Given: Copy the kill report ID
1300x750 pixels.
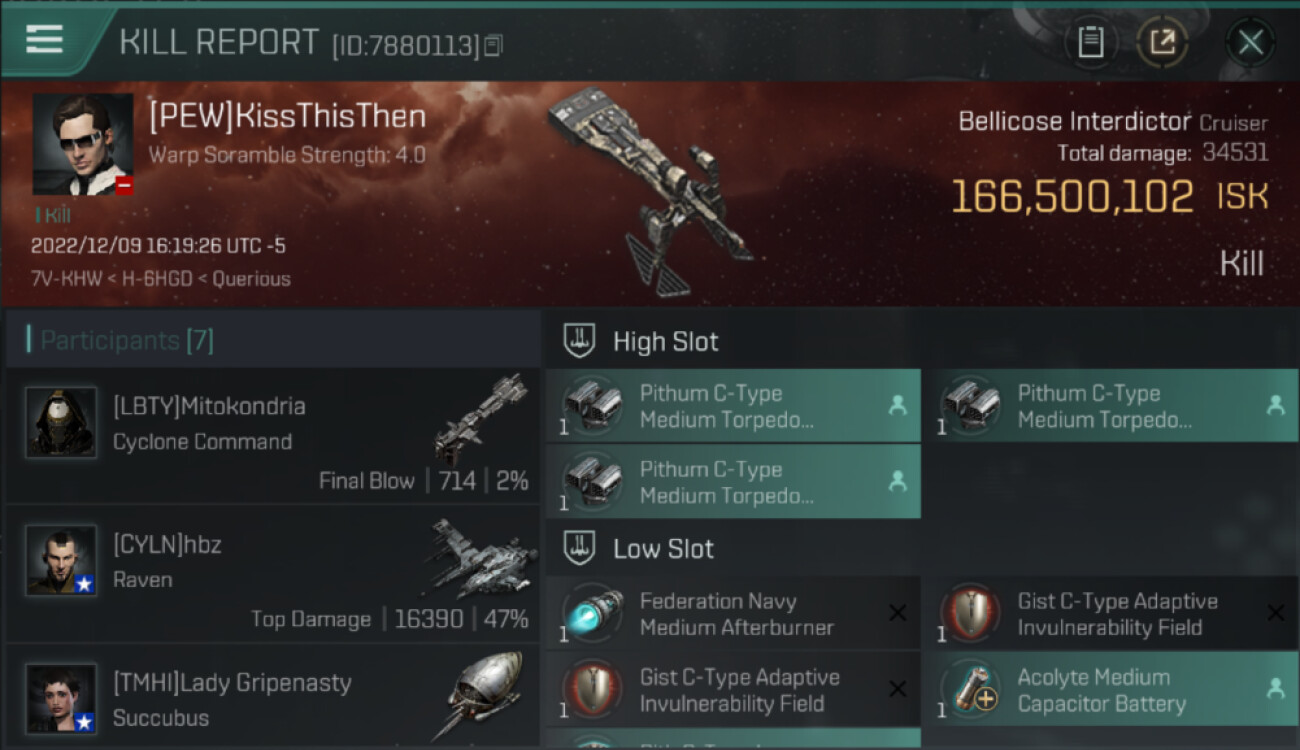Looking at the screenshot, I should [x=493, y=45].
